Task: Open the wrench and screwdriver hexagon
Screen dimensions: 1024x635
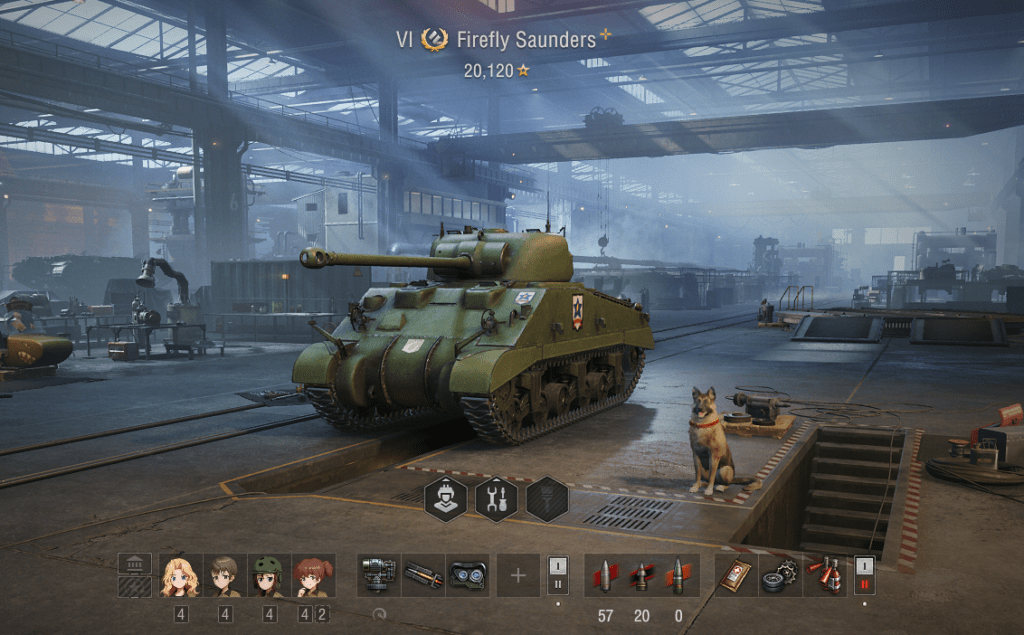Action: (x=496, y=498)
